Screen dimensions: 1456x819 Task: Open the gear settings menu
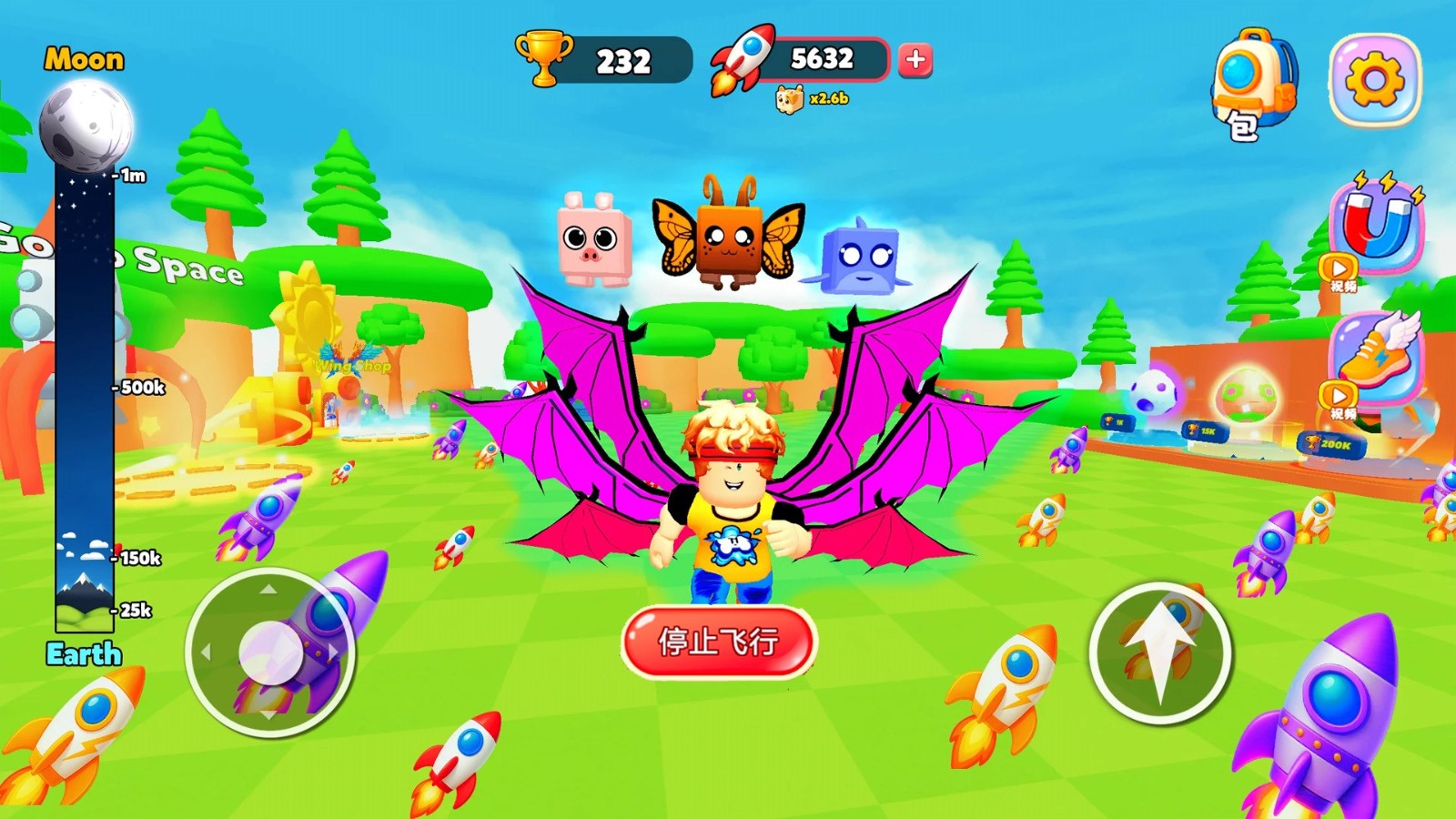point(1374,80)
